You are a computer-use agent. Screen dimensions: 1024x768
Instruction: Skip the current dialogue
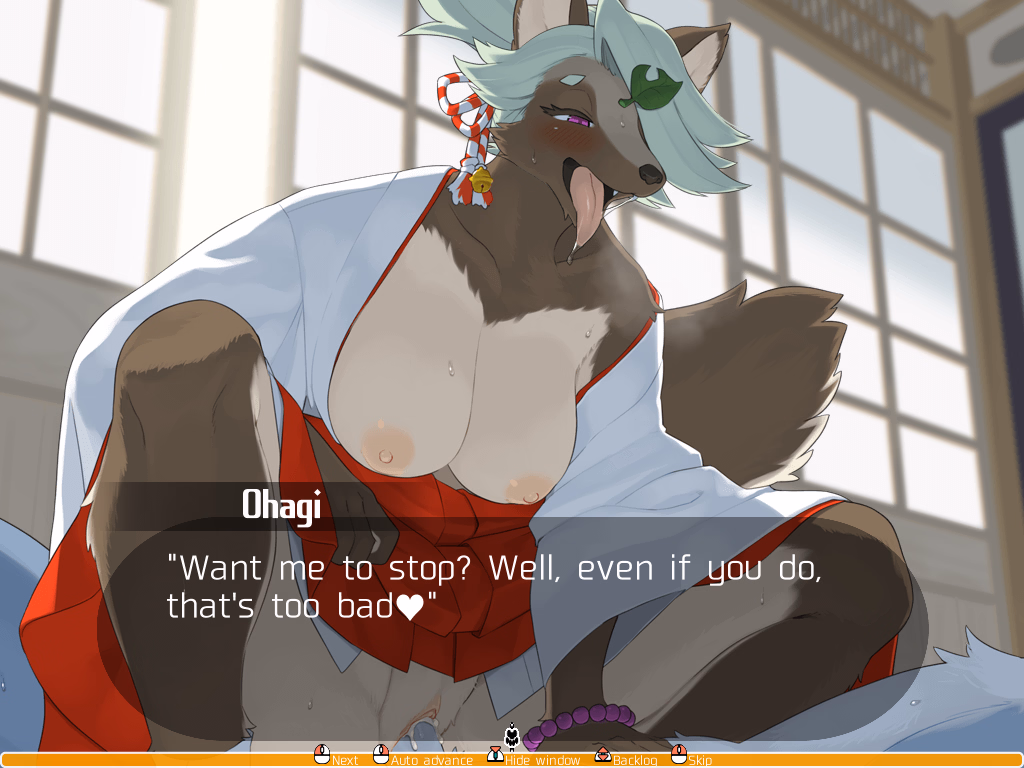(692, 759)
